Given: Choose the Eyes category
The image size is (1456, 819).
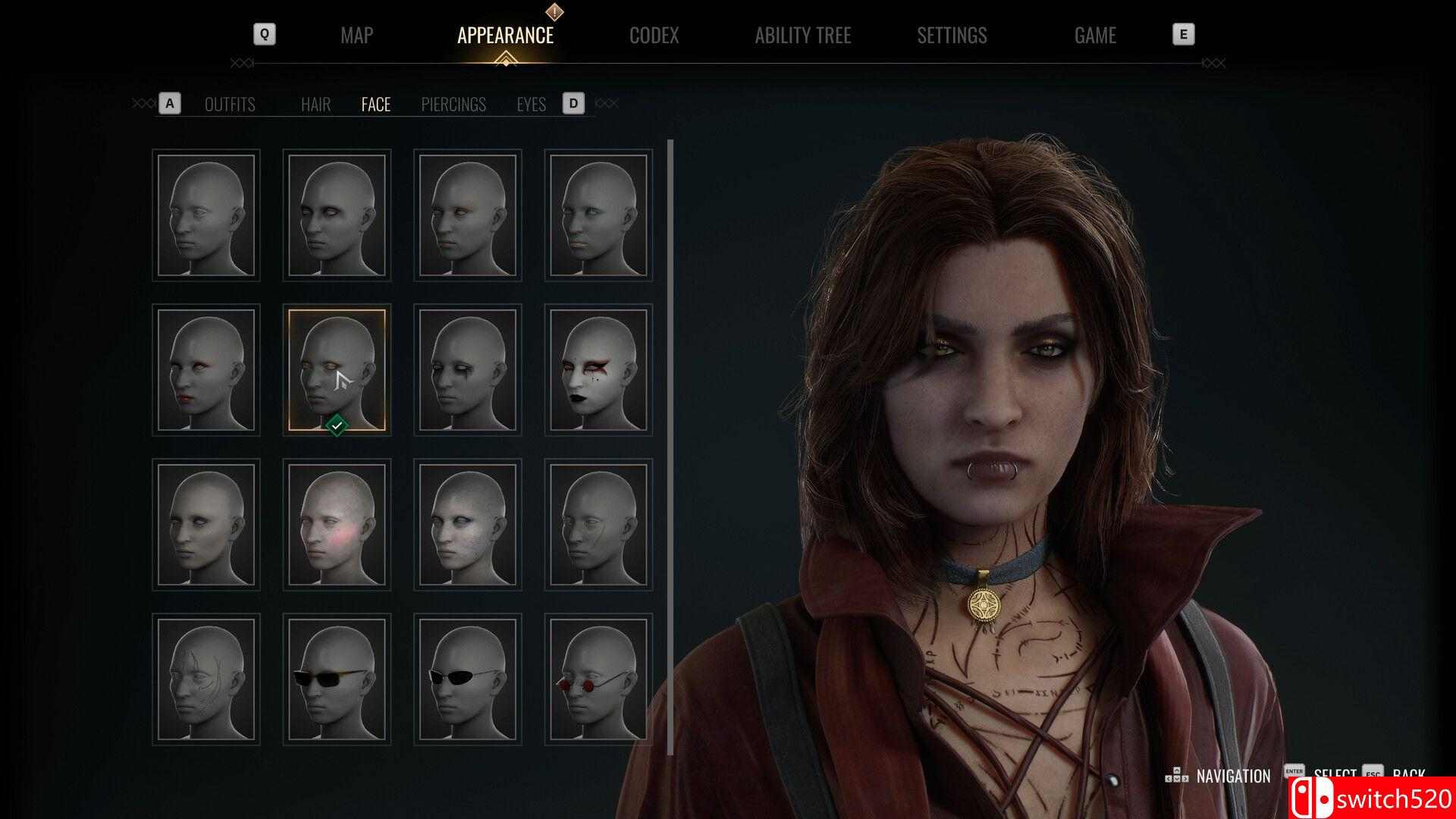Looking at the screenshot, I should [x=531, y=105].
